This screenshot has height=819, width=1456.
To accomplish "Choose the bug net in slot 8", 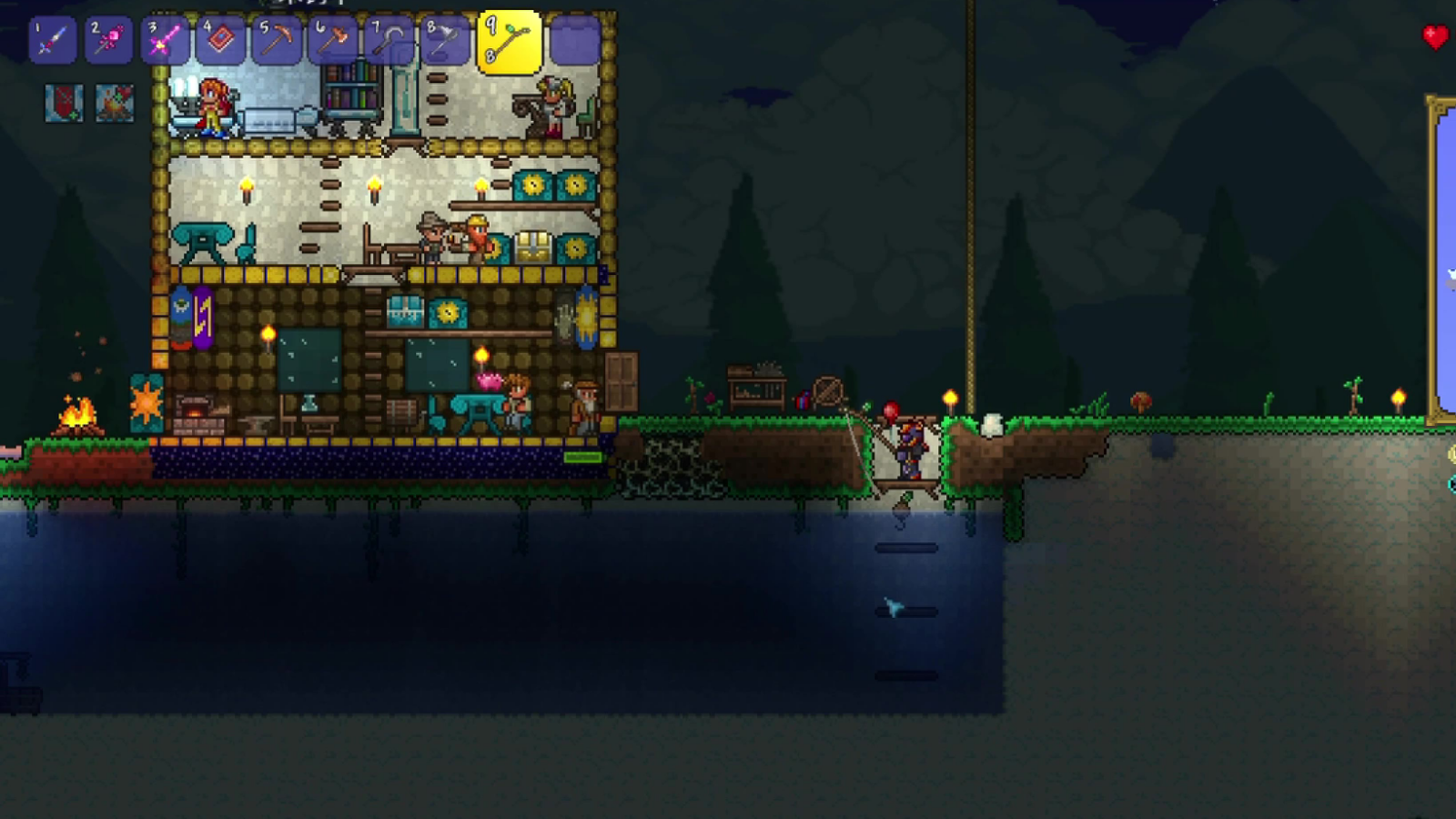I will [x=445, y=41].
